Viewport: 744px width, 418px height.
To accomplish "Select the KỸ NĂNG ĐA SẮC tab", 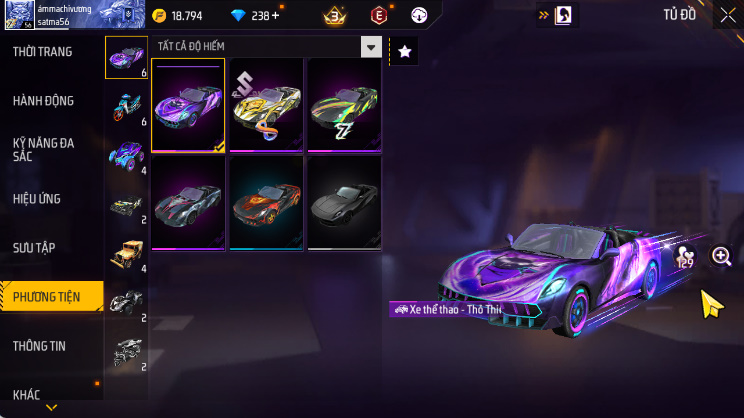I will click(43, 149).
